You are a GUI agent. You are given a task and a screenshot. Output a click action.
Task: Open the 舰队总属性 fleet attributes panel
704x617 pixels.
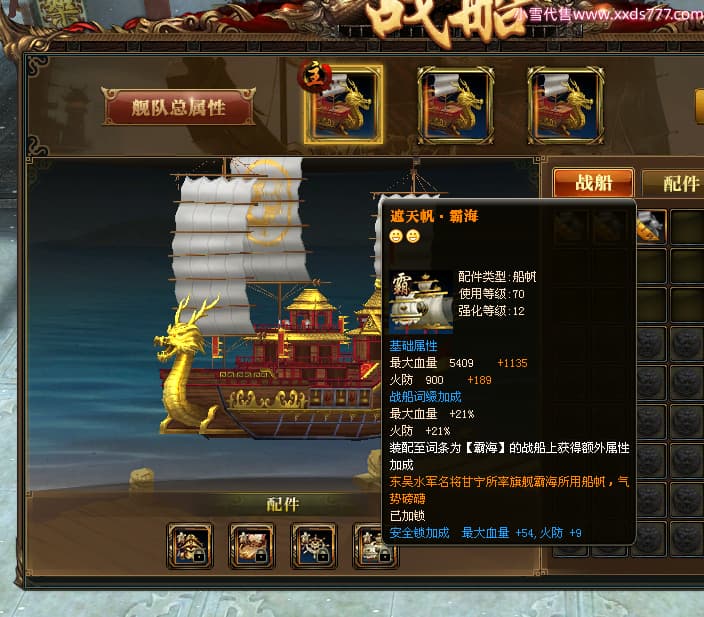coord(178,108)
